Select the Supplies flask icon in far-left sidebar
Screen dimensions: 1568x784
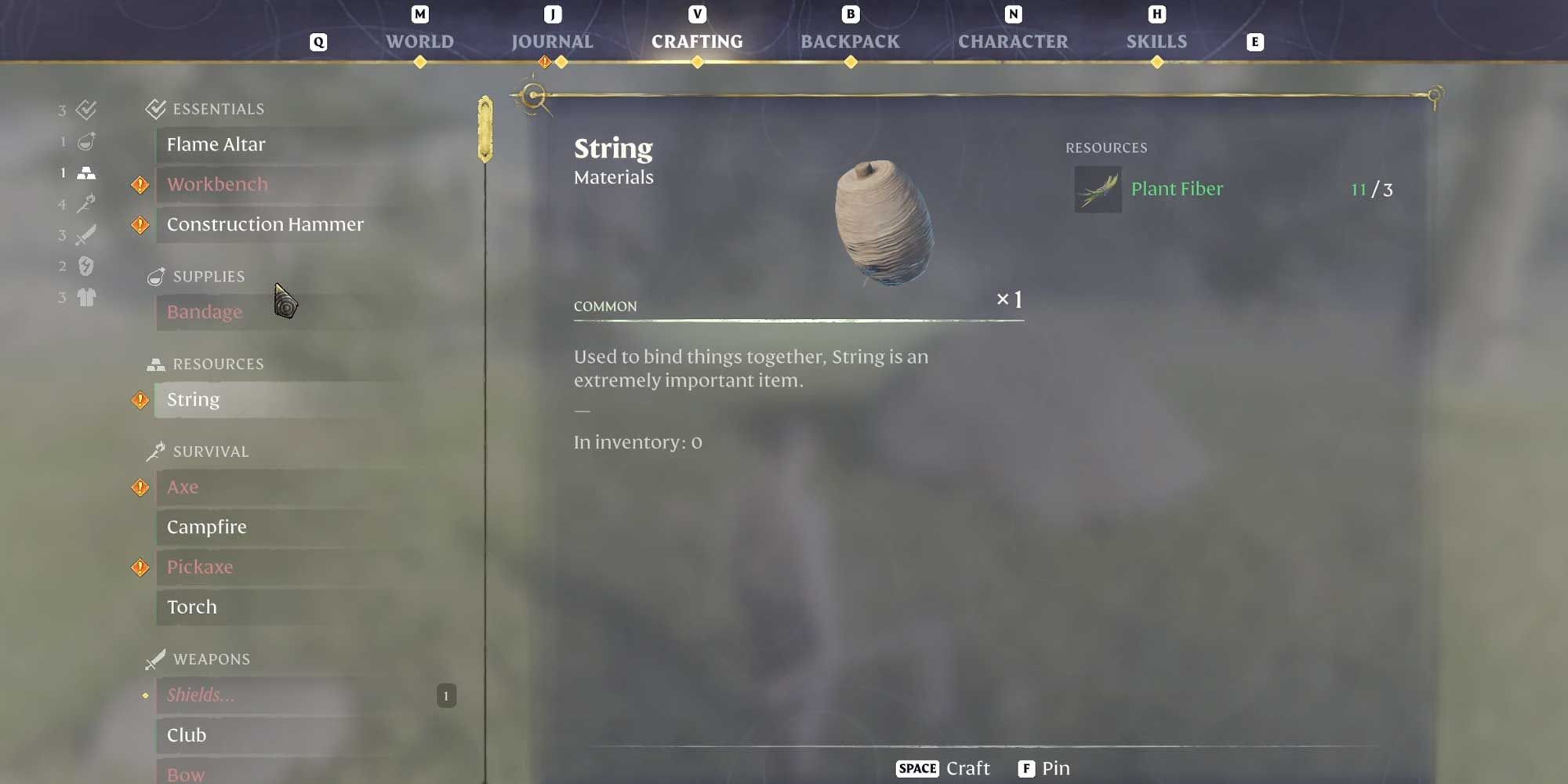(x=85, y=141)
